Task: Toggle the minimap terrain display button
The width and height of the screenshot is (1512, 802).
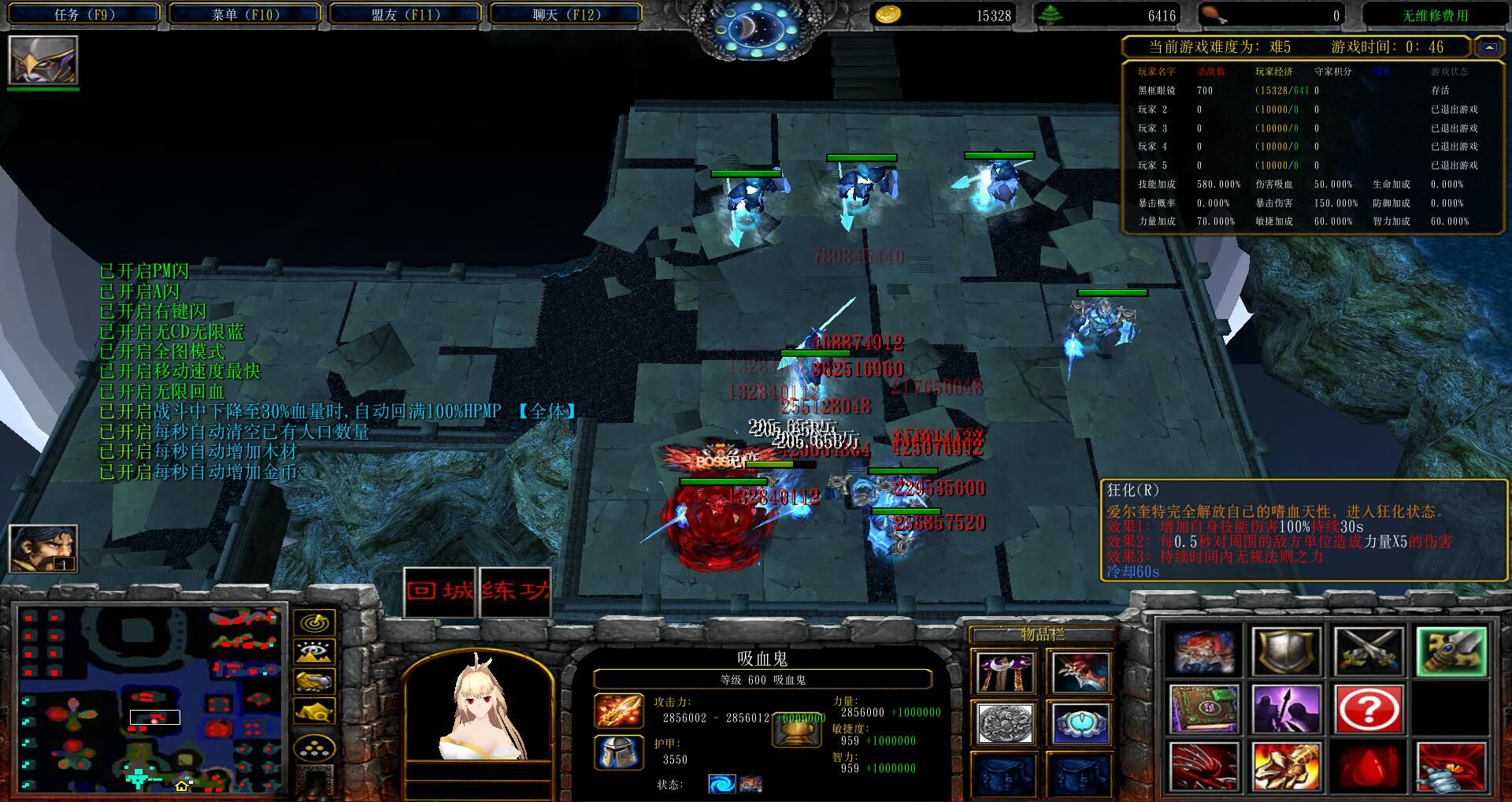Action: click(x=314, y=652)
